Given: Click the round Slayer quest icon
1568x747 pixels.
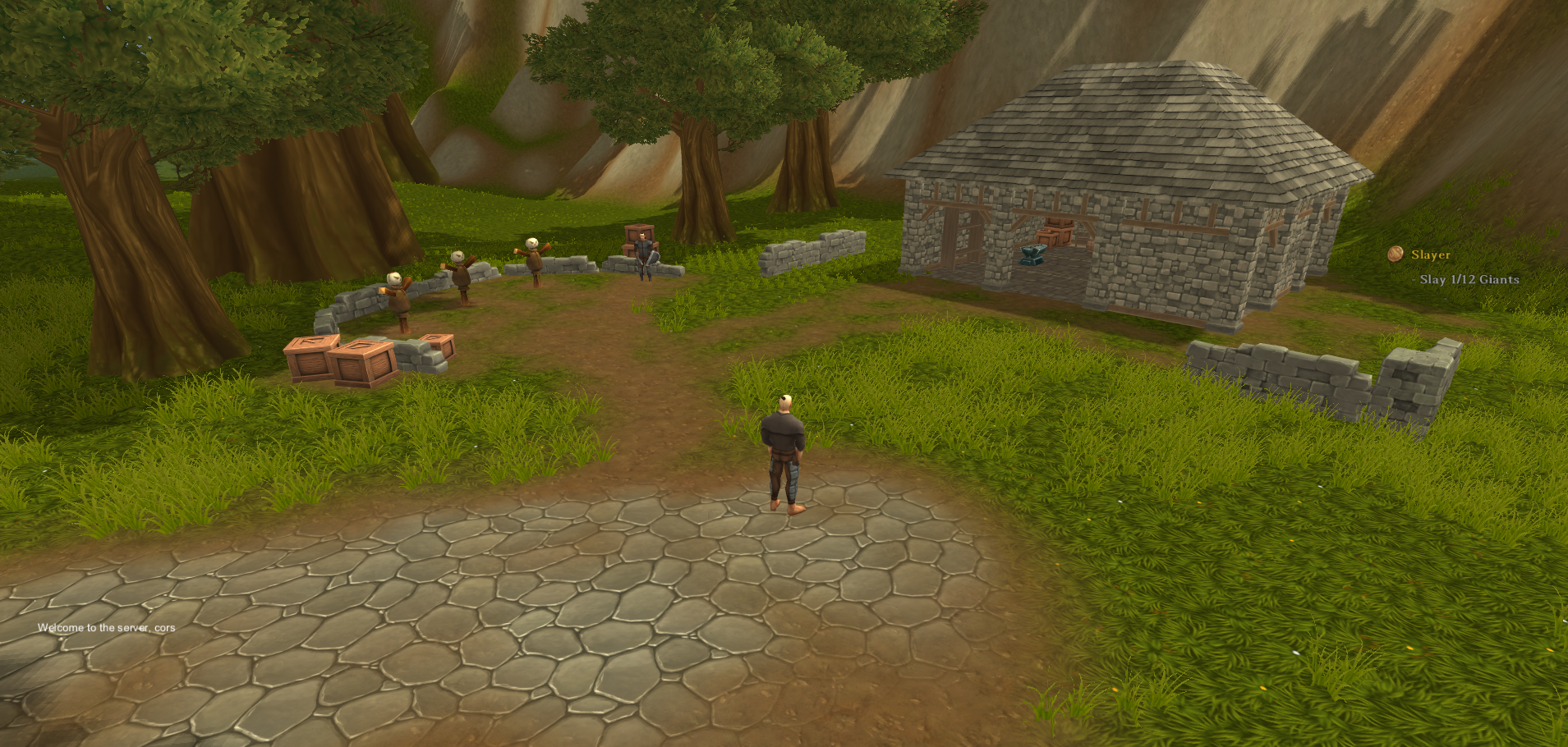Looking at the screenshot, I should [1396, 254].
